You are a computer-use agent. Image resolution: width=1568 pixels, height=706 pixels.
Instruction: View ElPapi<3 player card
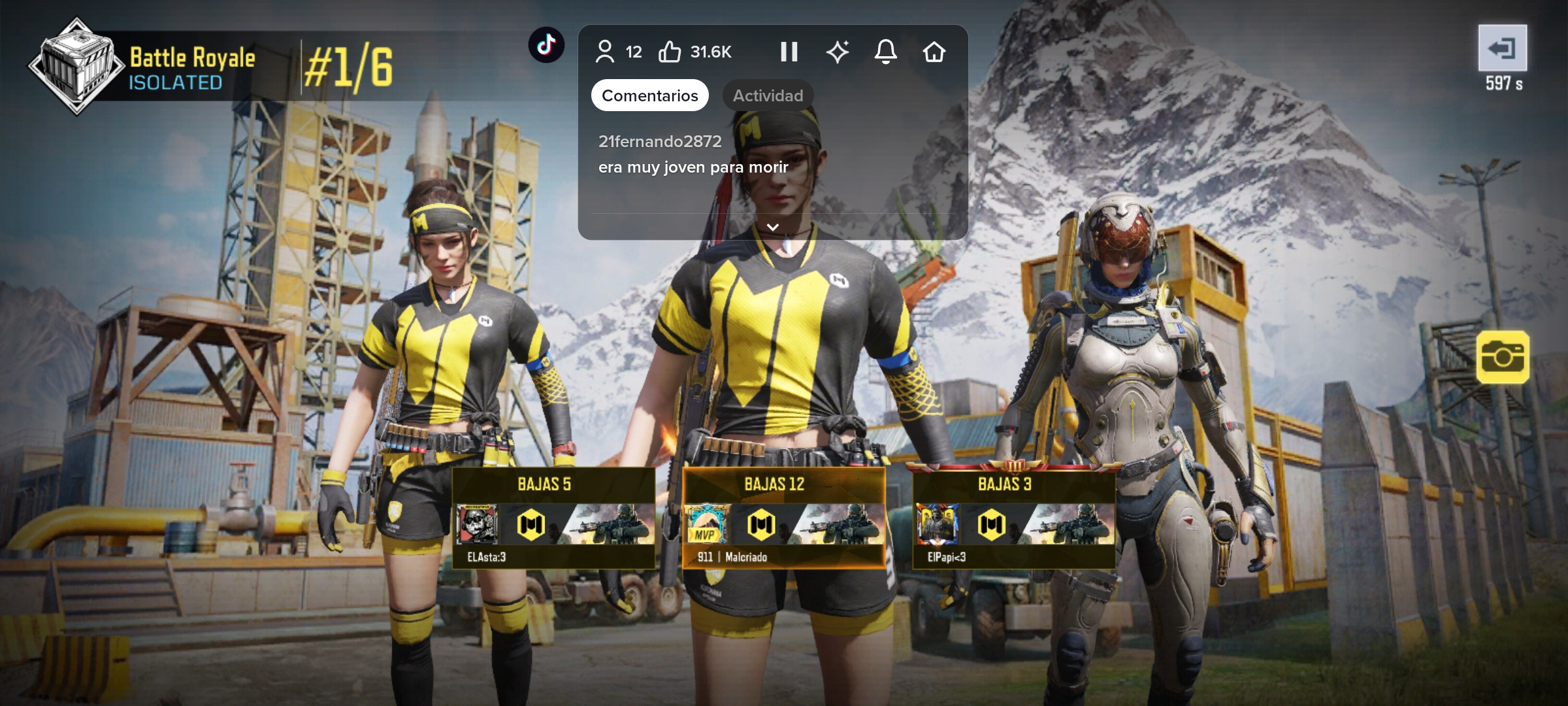click(1013, 518)
